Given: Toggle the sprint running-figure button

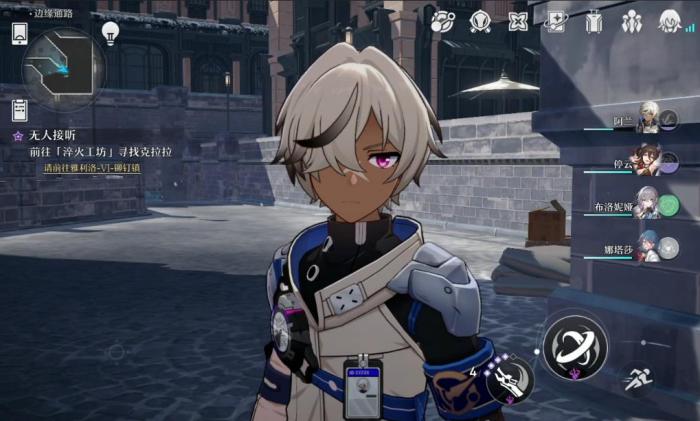Looking at the screenshot, I should (636, 380).
